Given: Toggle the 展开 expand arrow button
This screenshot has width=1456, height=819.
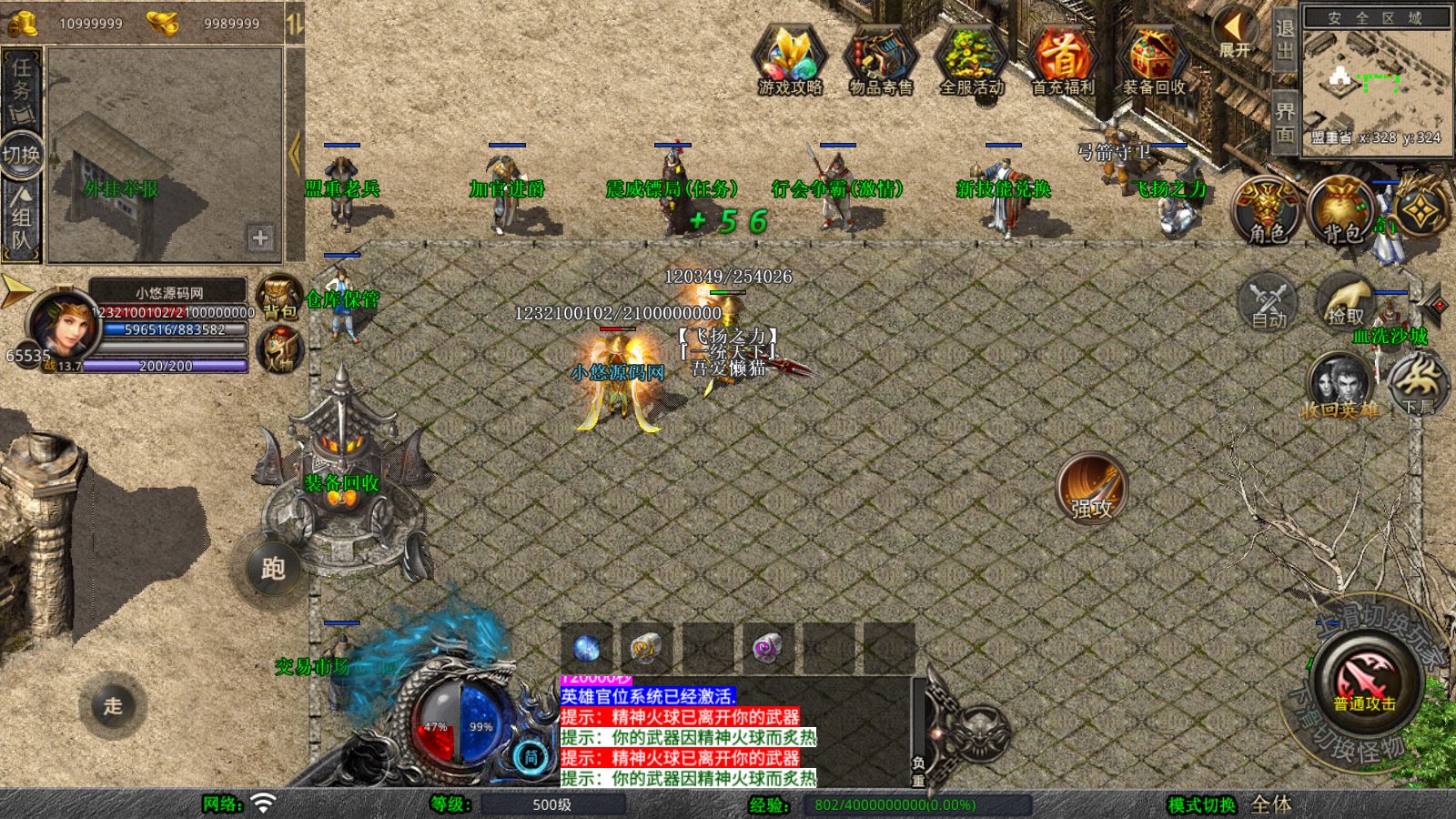Looking at the screenshot, I should (1235, 35).
